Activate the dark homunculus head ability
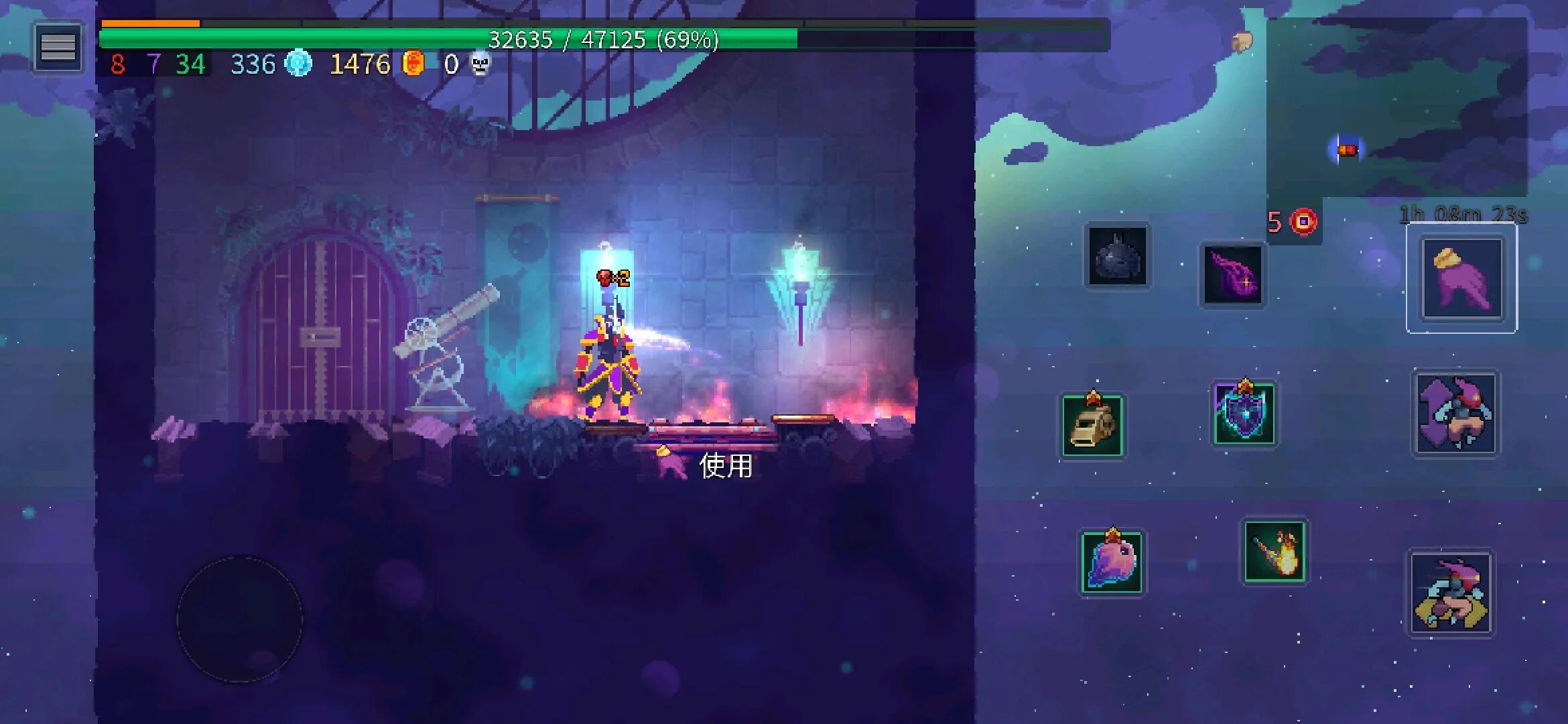Viewport: 1568px width, 724px height. tap(1117, 256)
